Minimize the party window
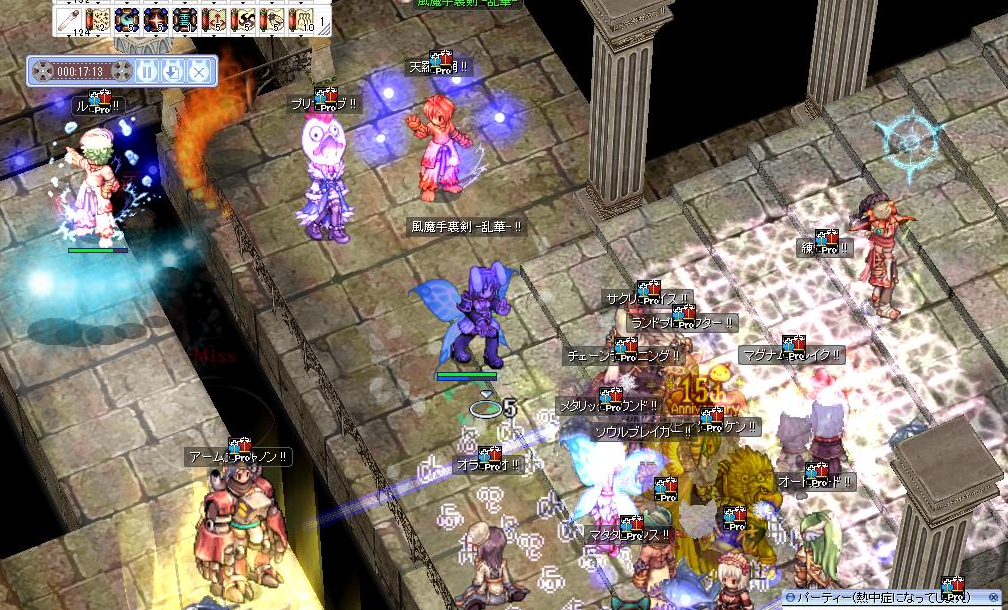1008x610 pixels. [789, 597]
